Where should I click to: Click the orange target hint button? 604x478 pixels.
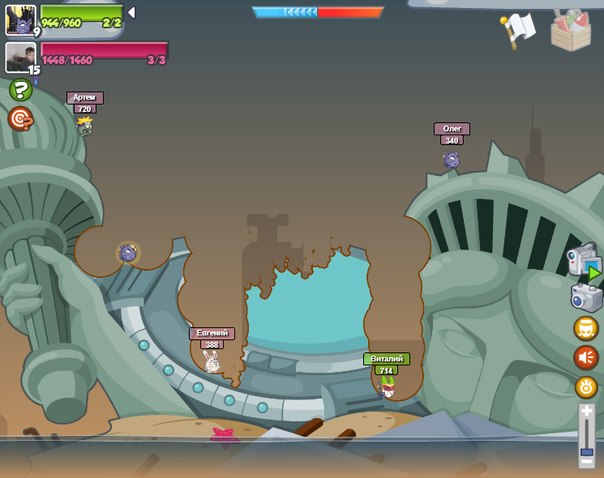coord(20,119)
